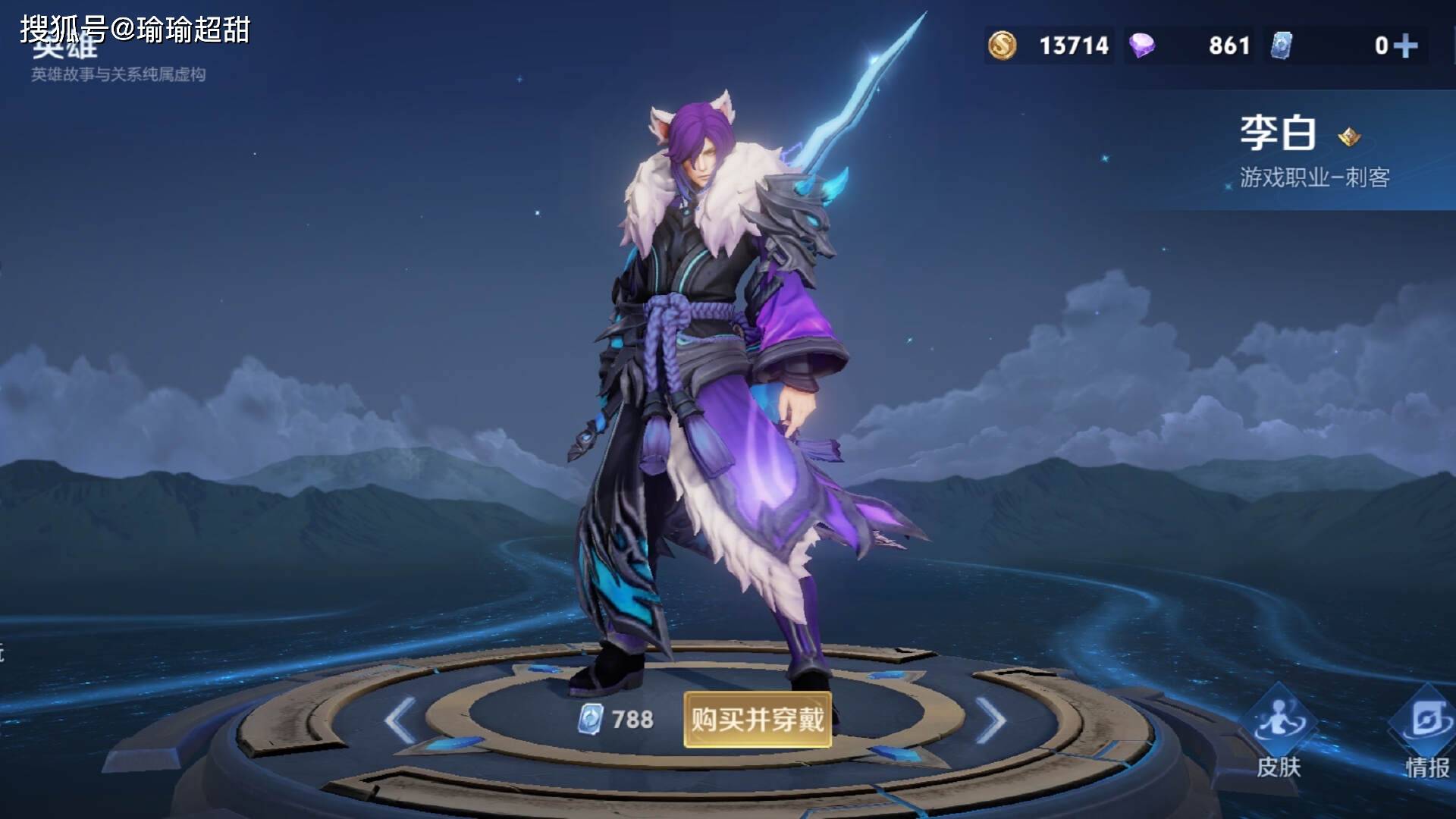Open the 情报 info tab
The width and height of the screenshot is (1456, 819).
1426,733
